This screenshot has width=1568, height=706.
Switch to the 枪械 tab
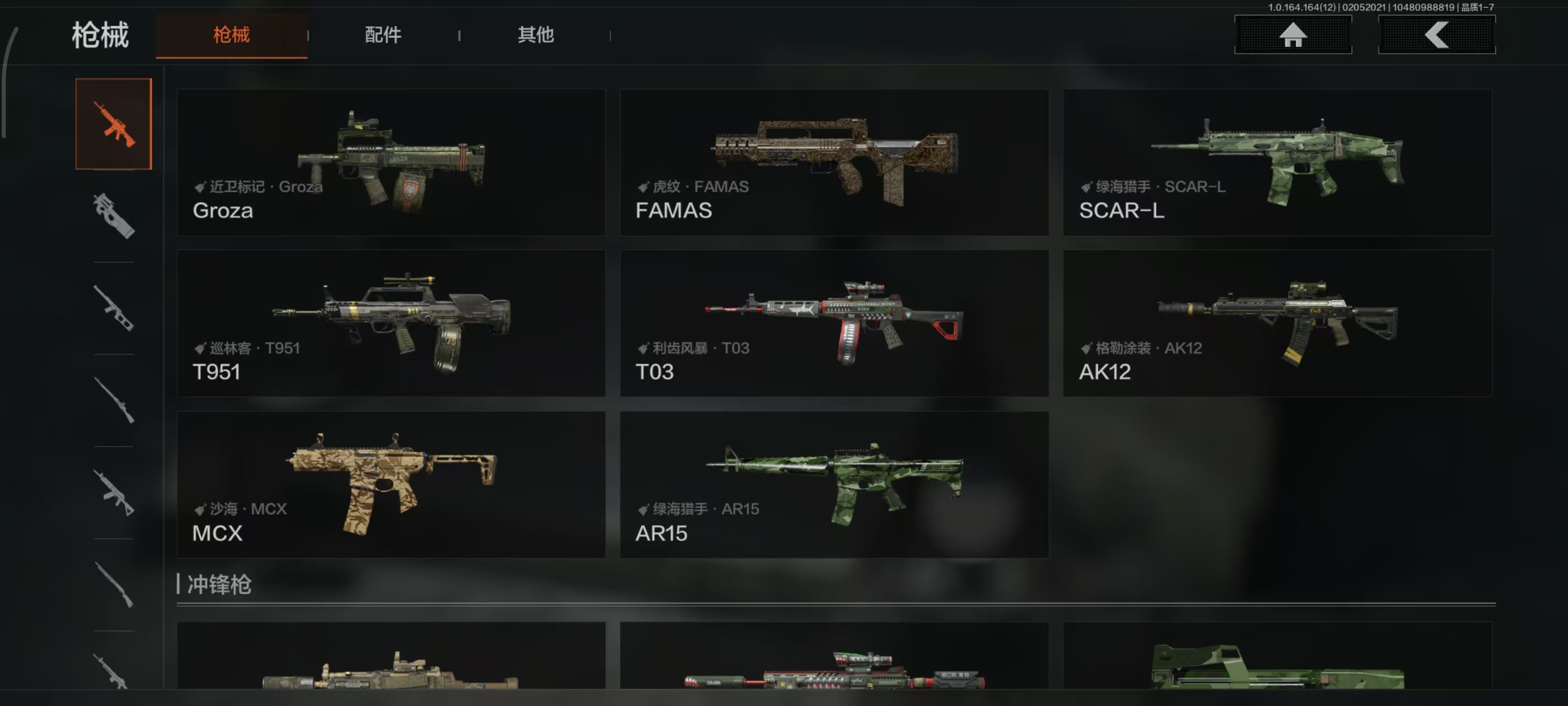pyautogui.click(x=232, y=35)
